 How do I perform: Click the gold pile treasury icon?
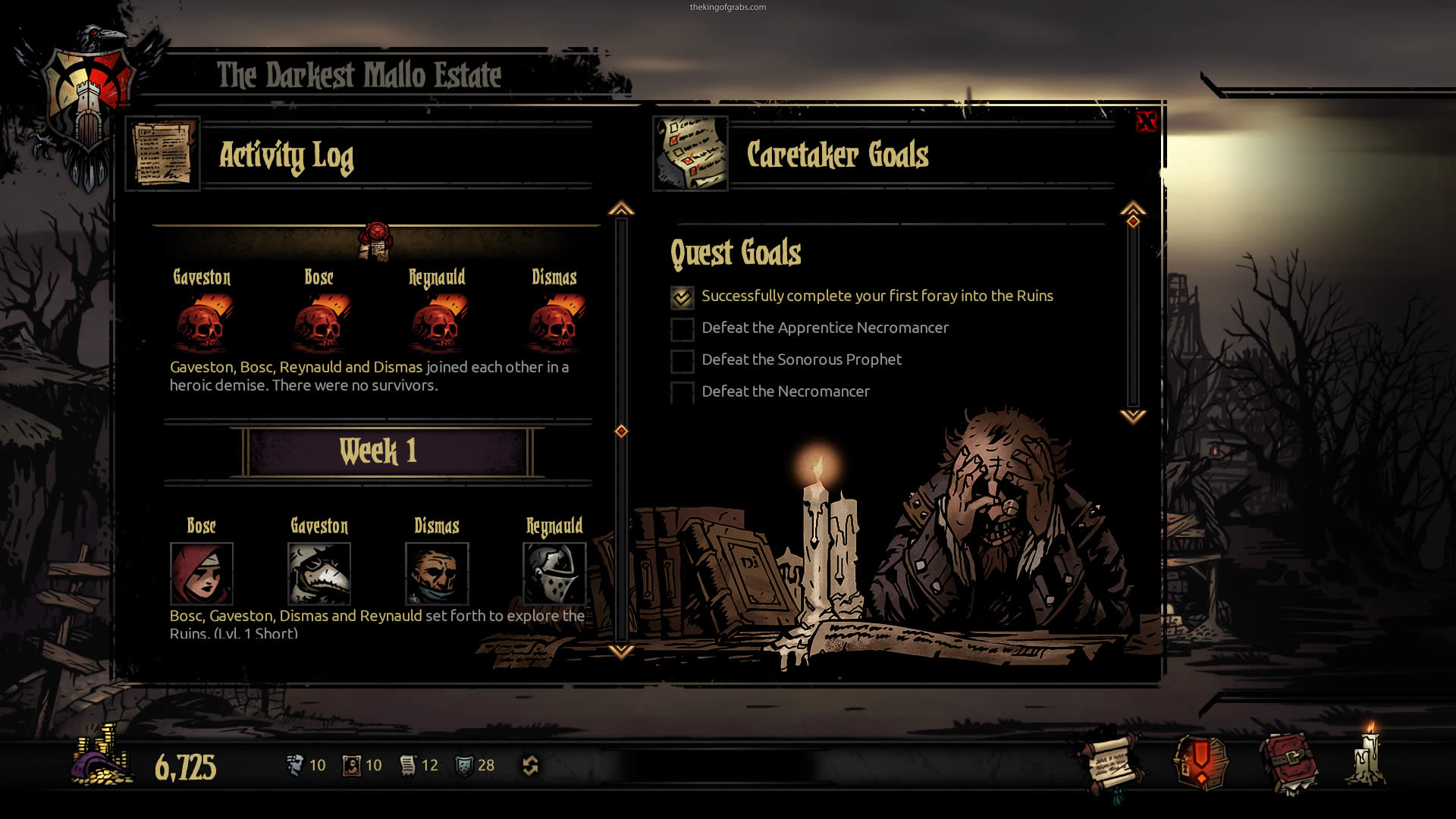(x=102, y=758)
